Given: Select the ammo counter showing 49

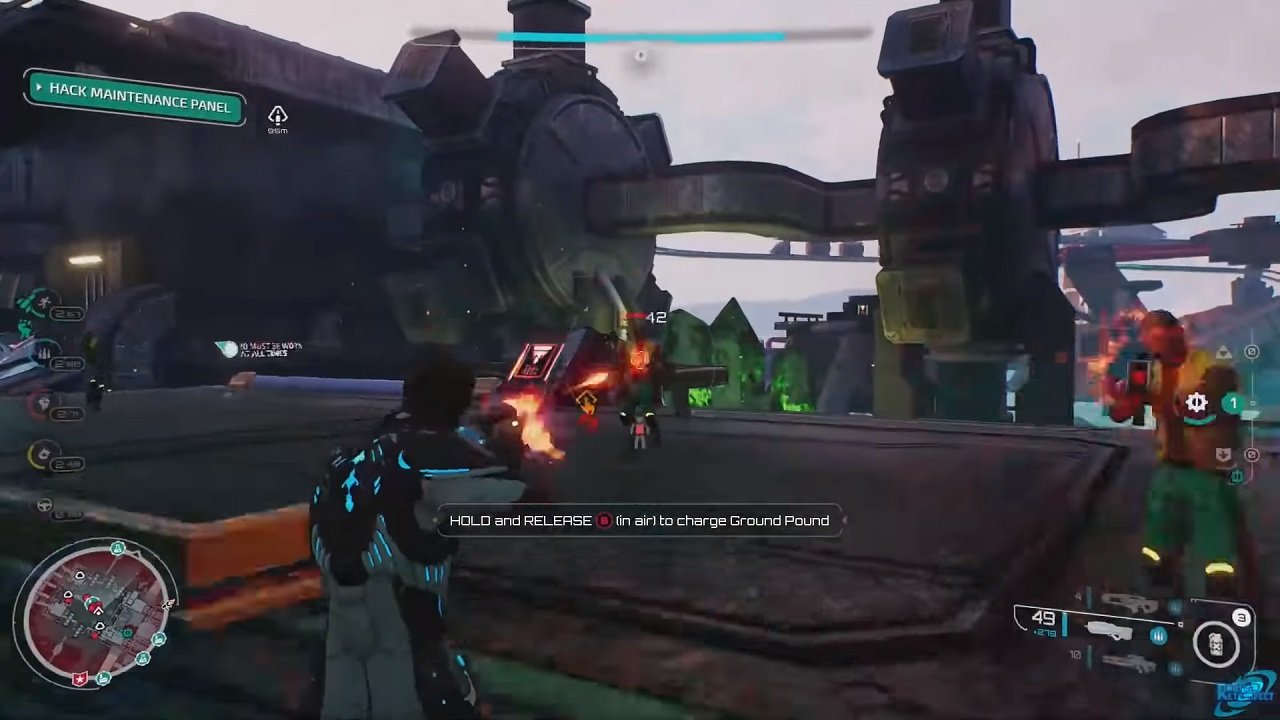Looking at the screenshot, I should (1042, 617).
